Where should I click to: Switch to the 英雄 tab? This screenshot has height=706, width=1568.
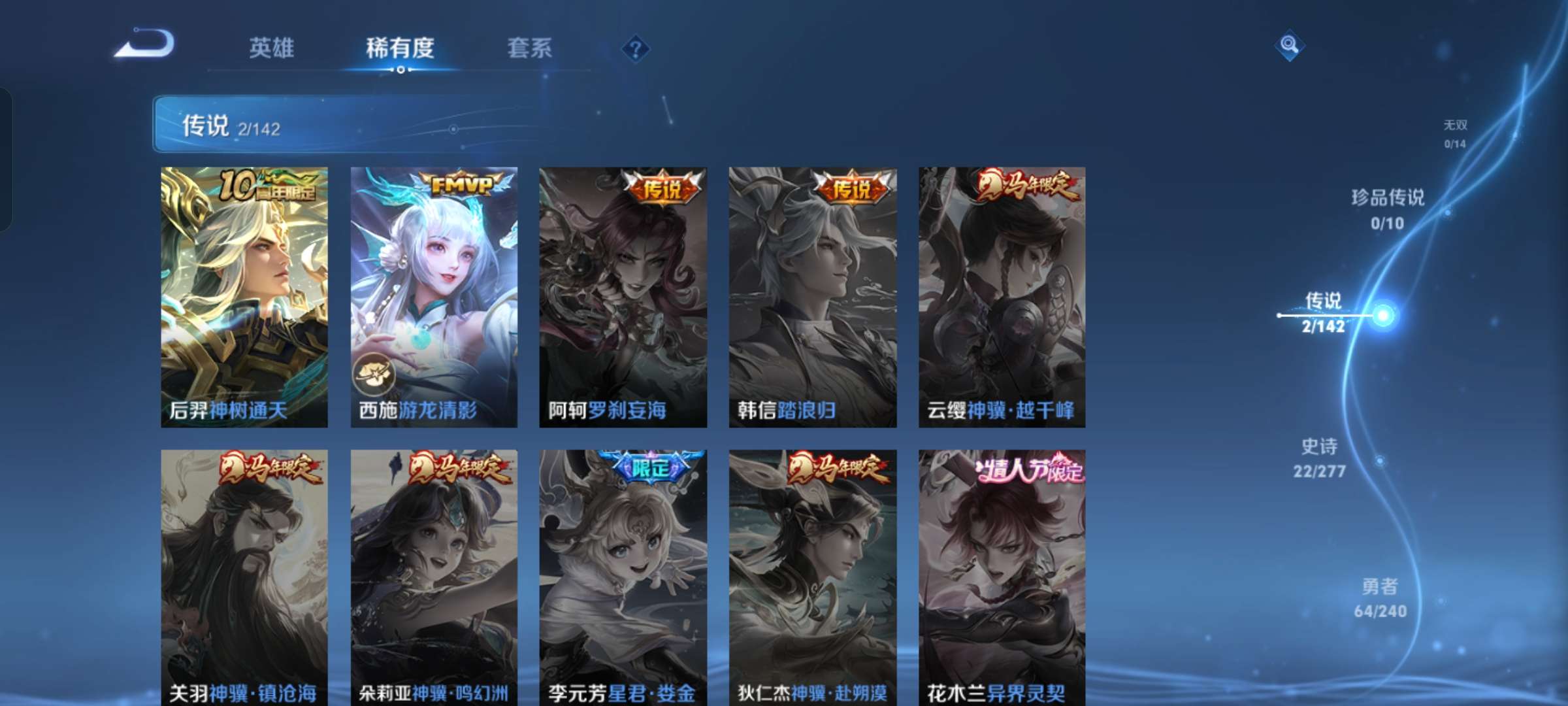(x=272, y=47)
